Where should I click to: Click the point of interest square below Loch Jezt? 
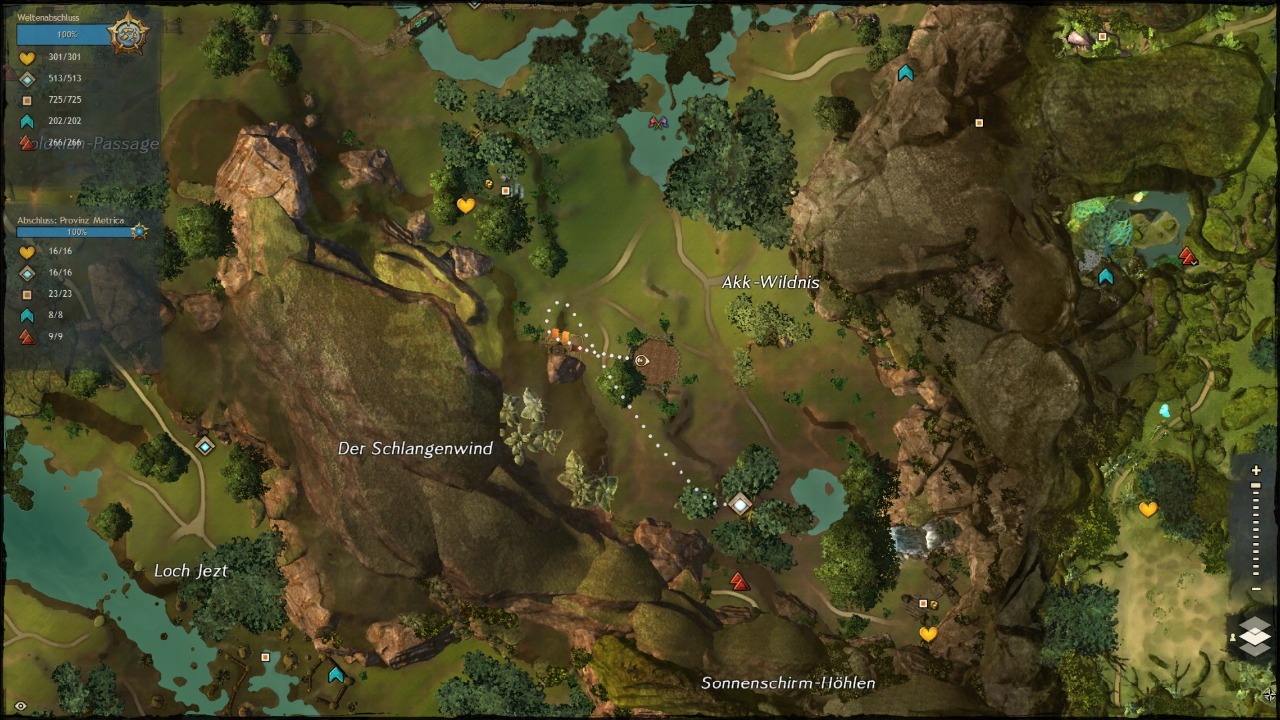(x=265, y=657)
